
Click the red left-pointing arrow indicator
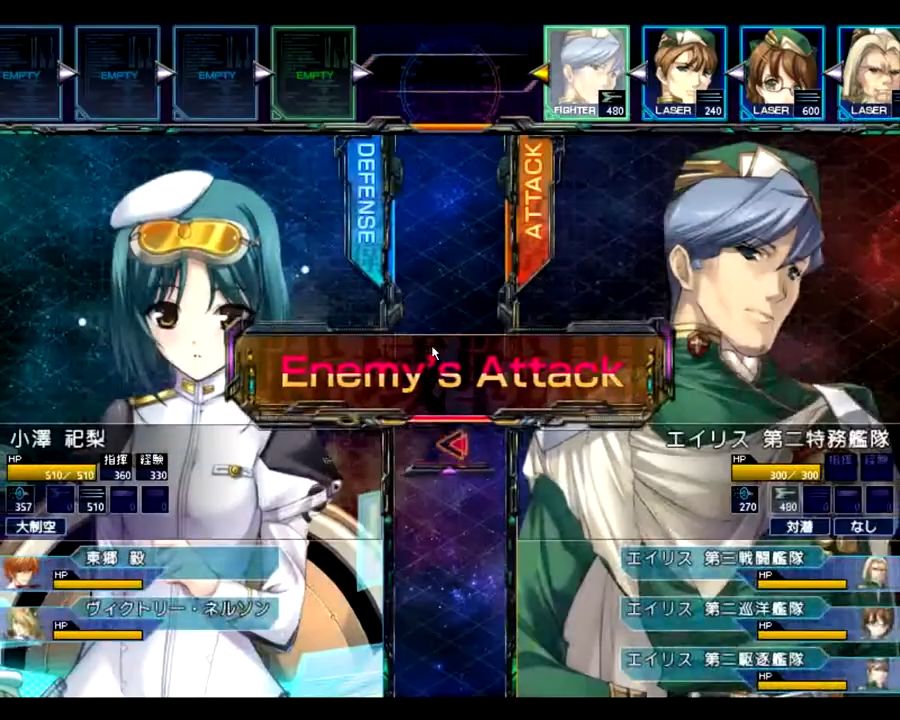(453, 442)
